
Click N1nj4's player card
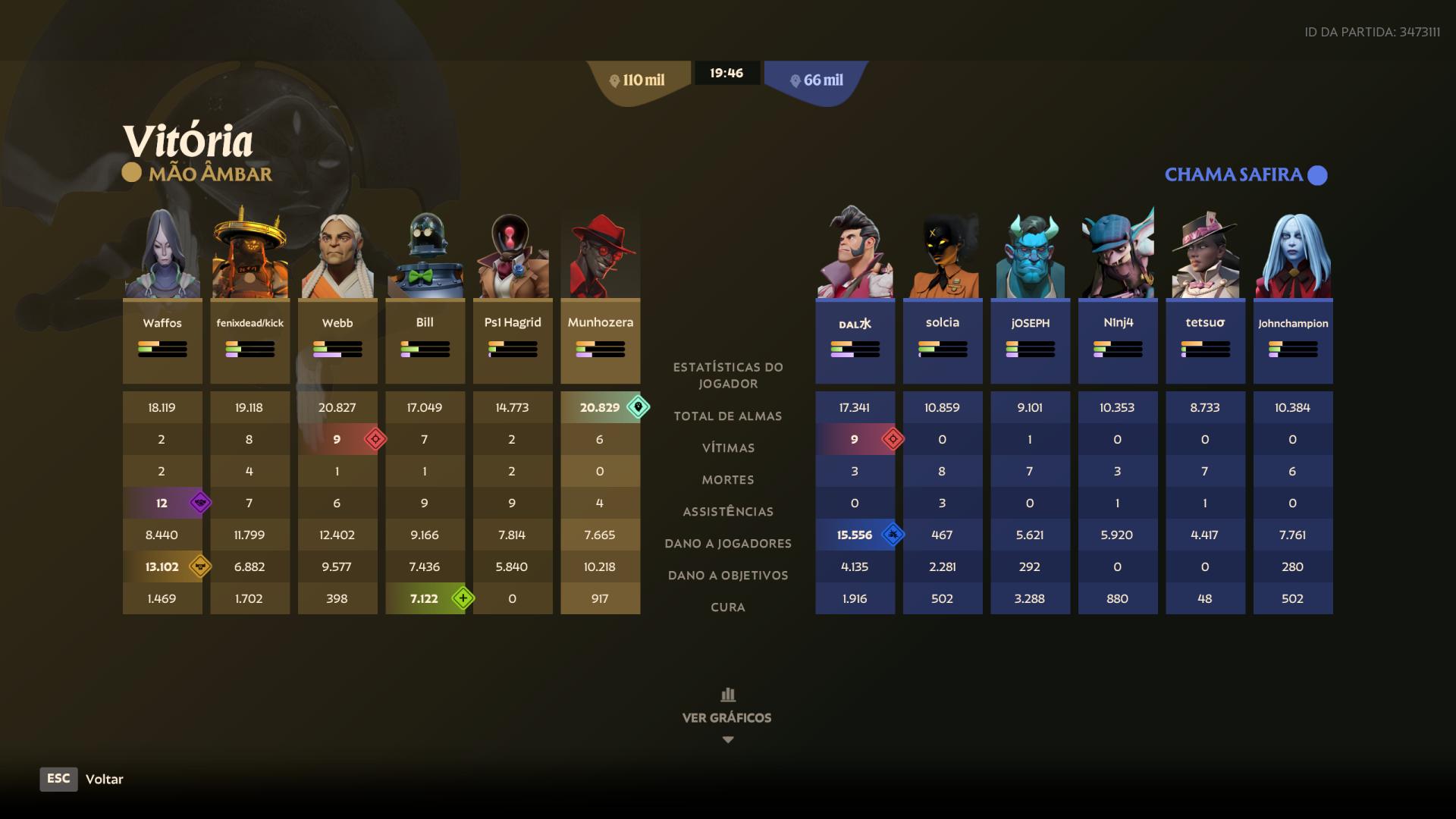tap(1118, 340)
